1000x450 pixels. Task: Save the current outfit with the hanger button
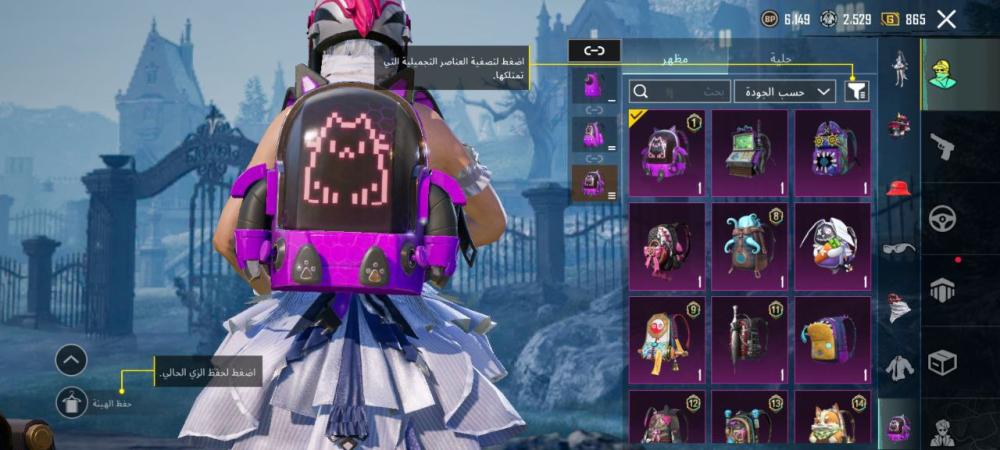[x=71, y=402]
